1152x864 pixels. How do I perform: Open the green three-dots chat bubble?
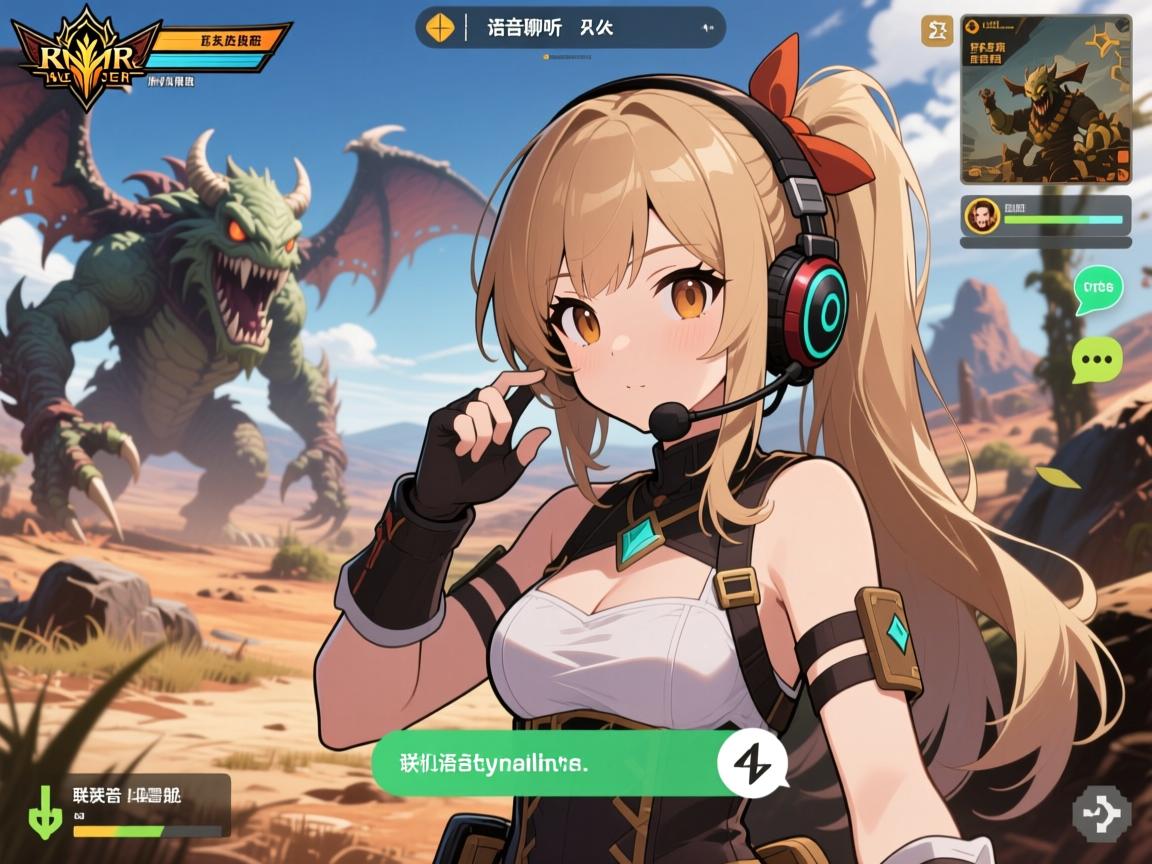point(1097,359)
